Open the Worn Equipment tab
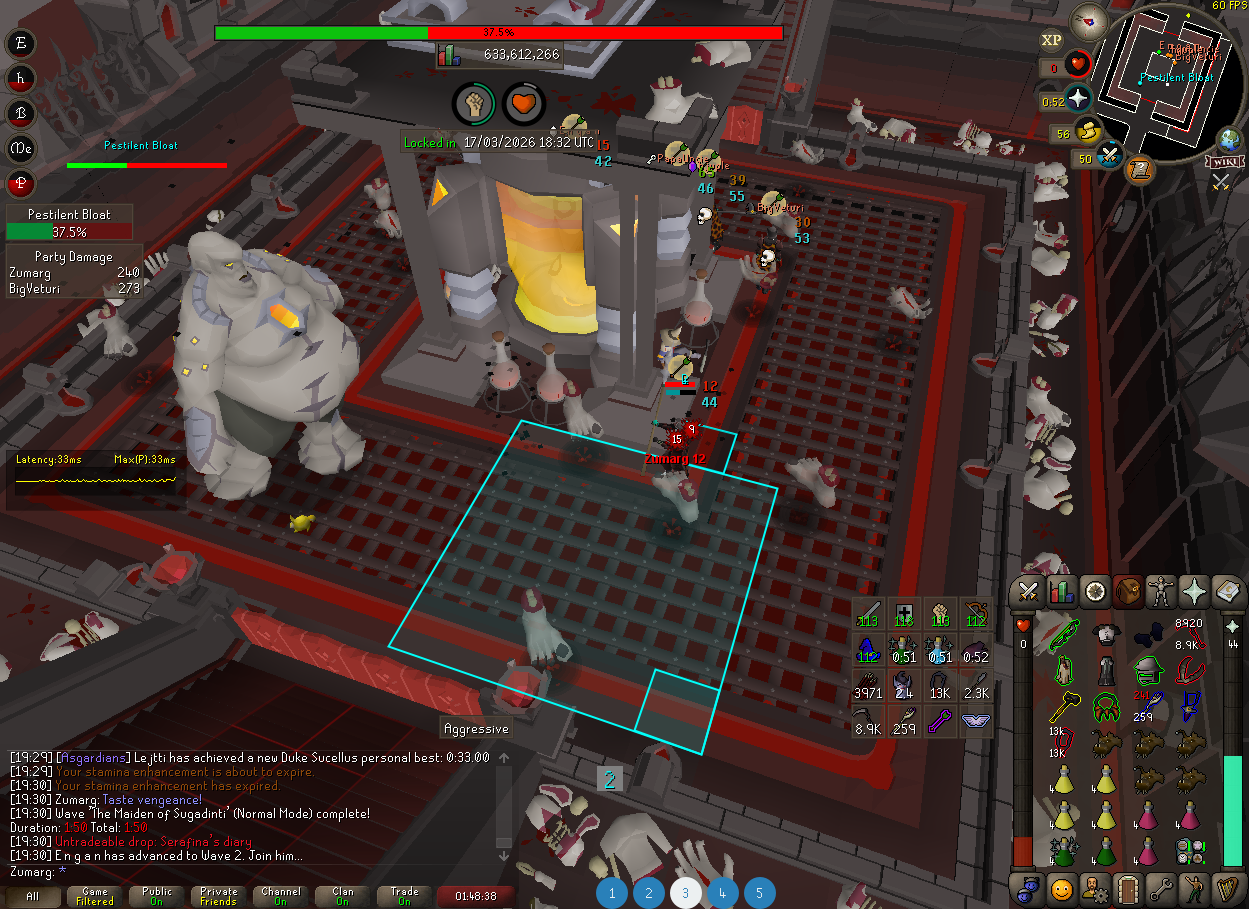The height and width of the screenshot is (909, 1249). (1163, 592)
